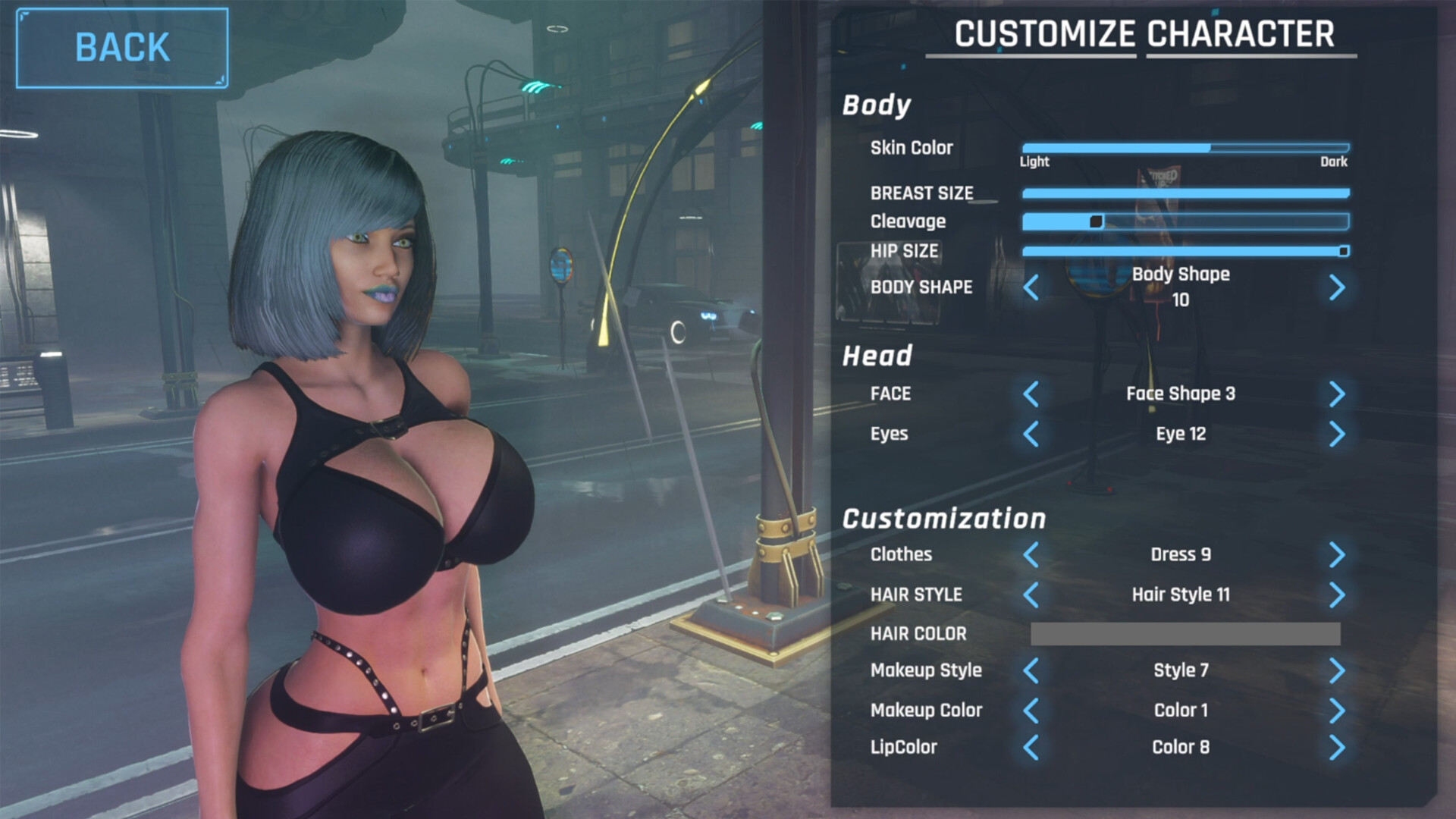1456x819 pixels.
Task: Click the right arrow next to Face Shape 3
Action: [x=1337, y=395]
